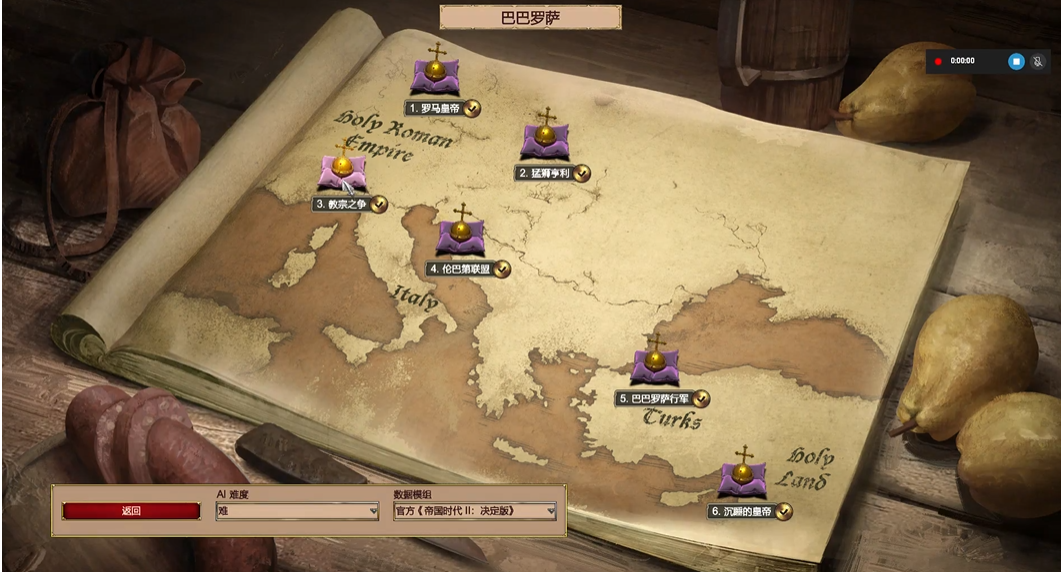Pick mission 5 巴巴罗萨行军

[655, 366]
